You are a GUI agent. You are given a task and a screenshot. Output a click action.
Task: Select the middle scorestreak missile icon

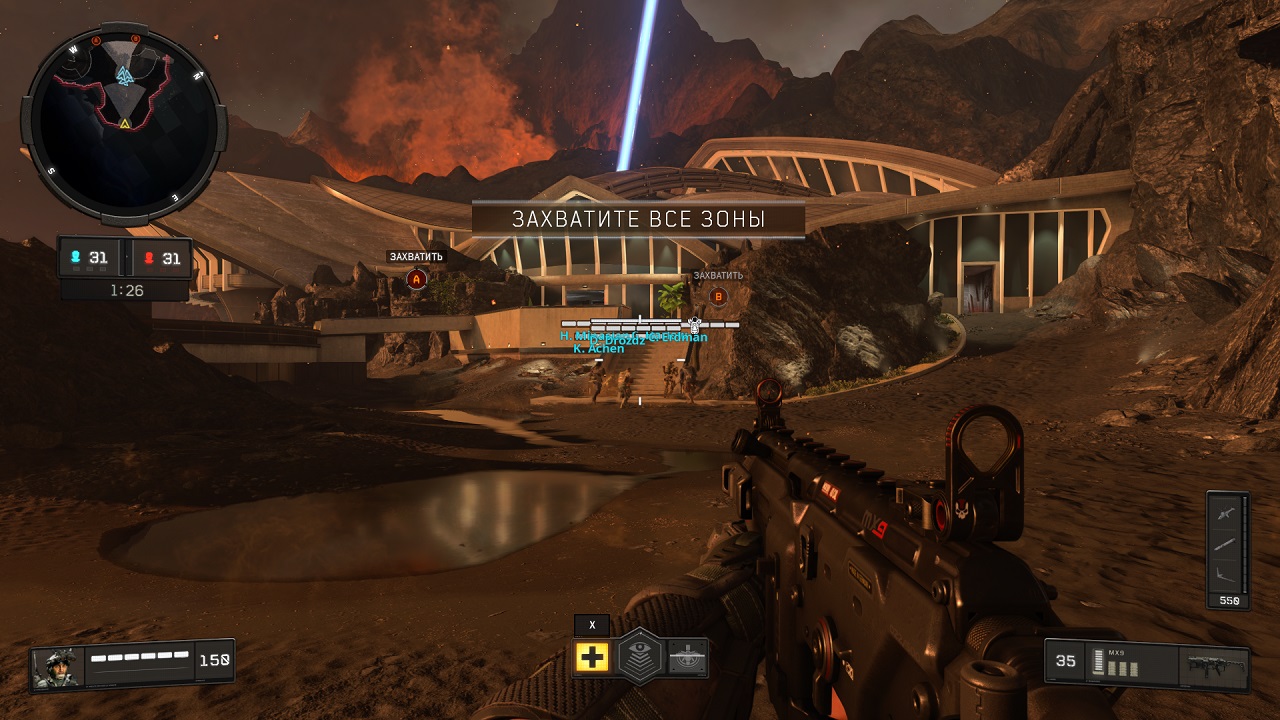[1226, 544]
